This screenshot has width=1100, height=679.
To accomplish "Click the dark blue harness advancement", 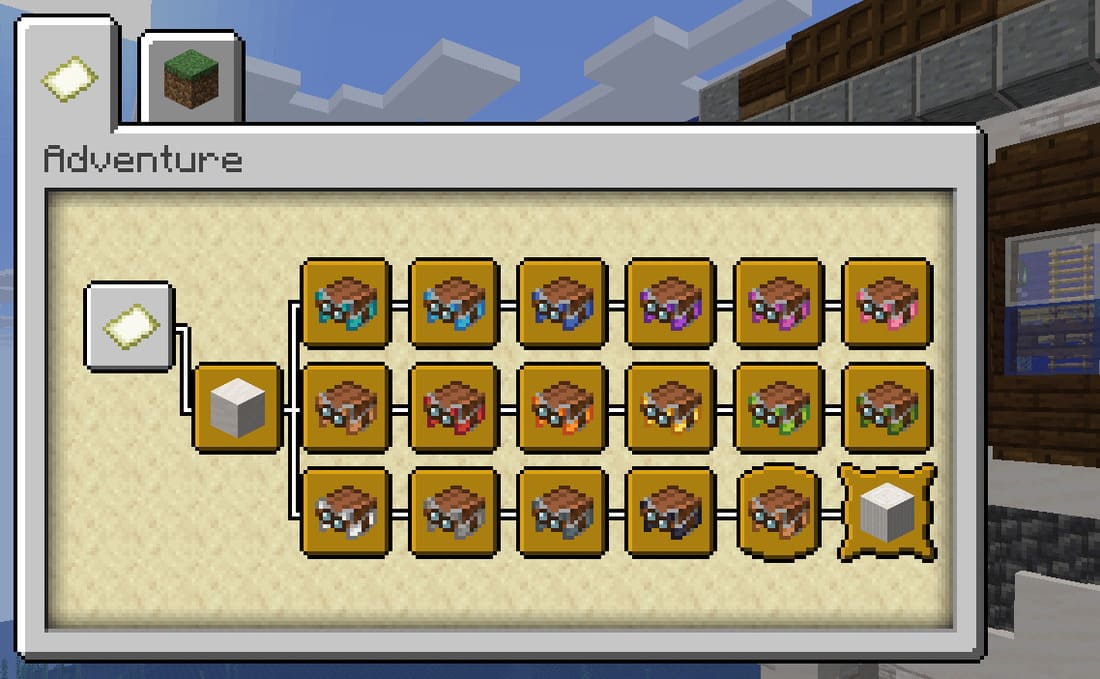I will point(561,303).
